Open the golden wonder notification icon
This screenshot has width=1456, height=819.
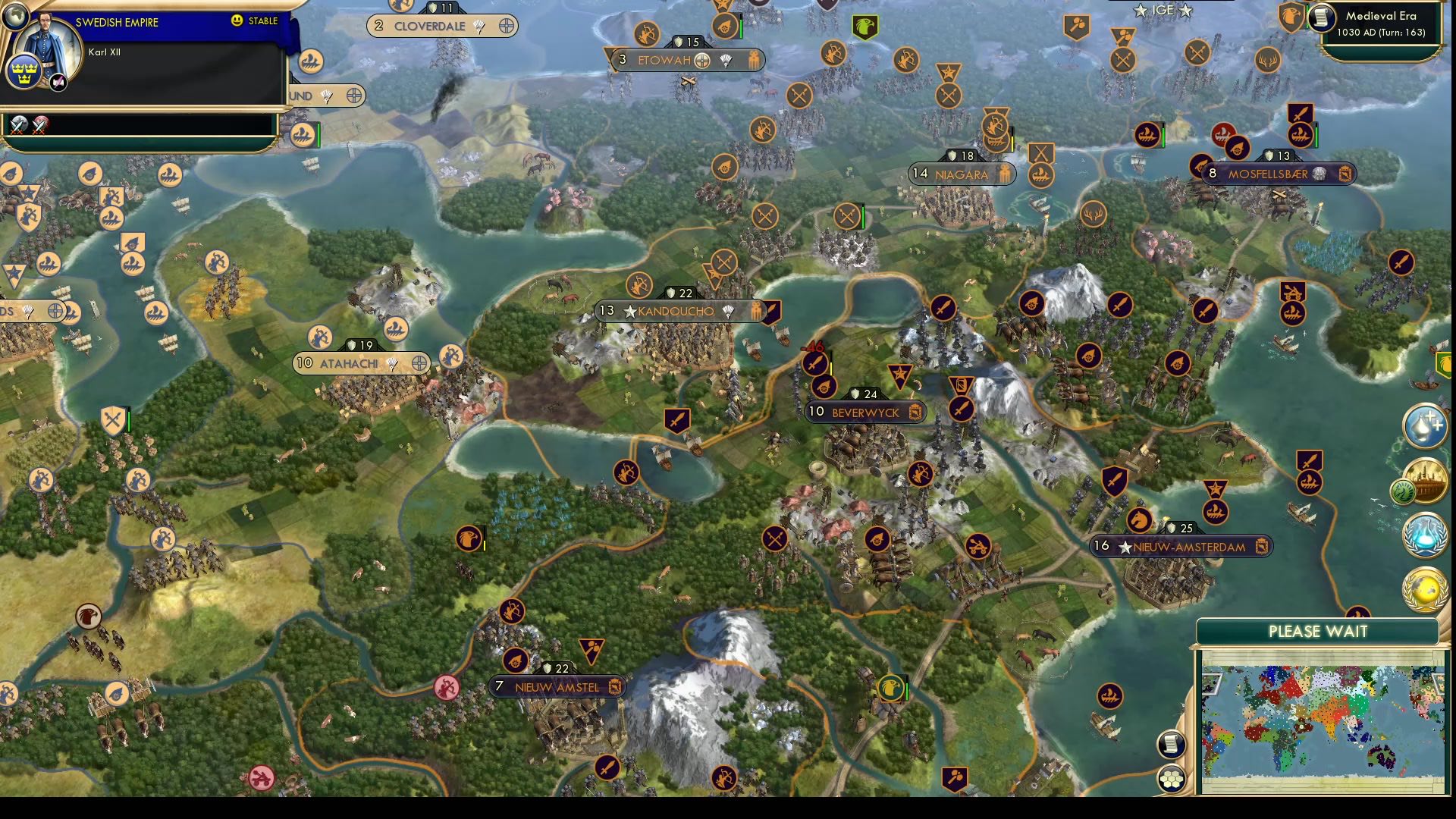1424,482
